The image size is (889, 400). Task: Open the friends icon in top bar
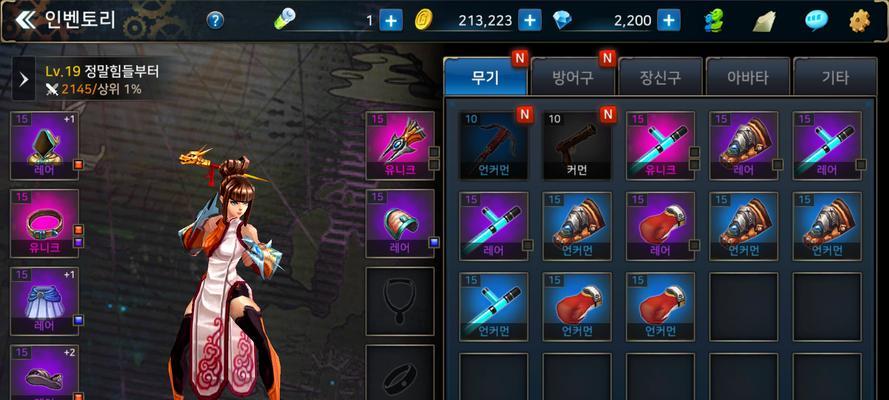pos(714,20)
